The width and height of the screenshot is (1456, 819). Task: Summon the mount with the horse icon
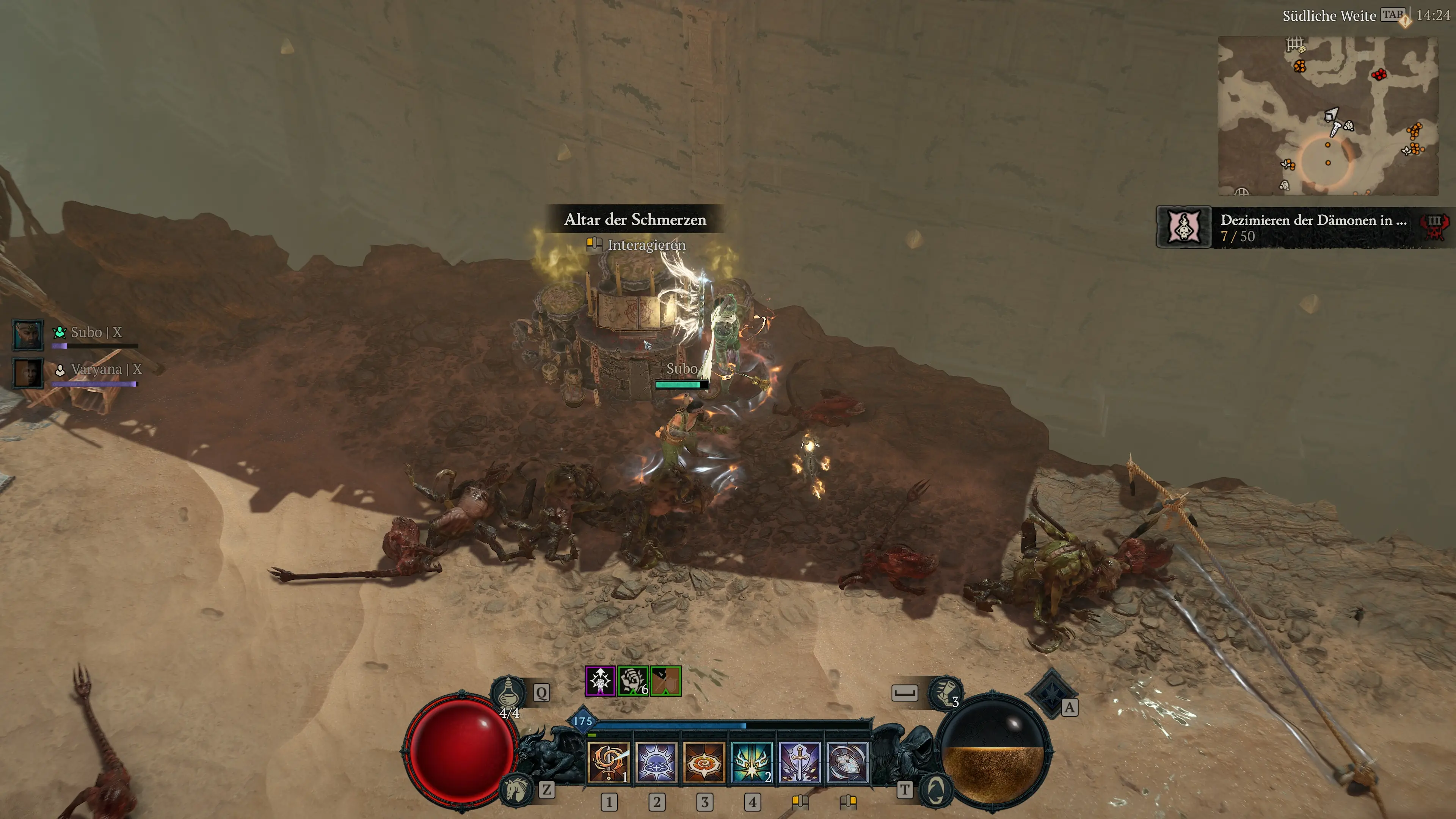click(x=516, y=789)
